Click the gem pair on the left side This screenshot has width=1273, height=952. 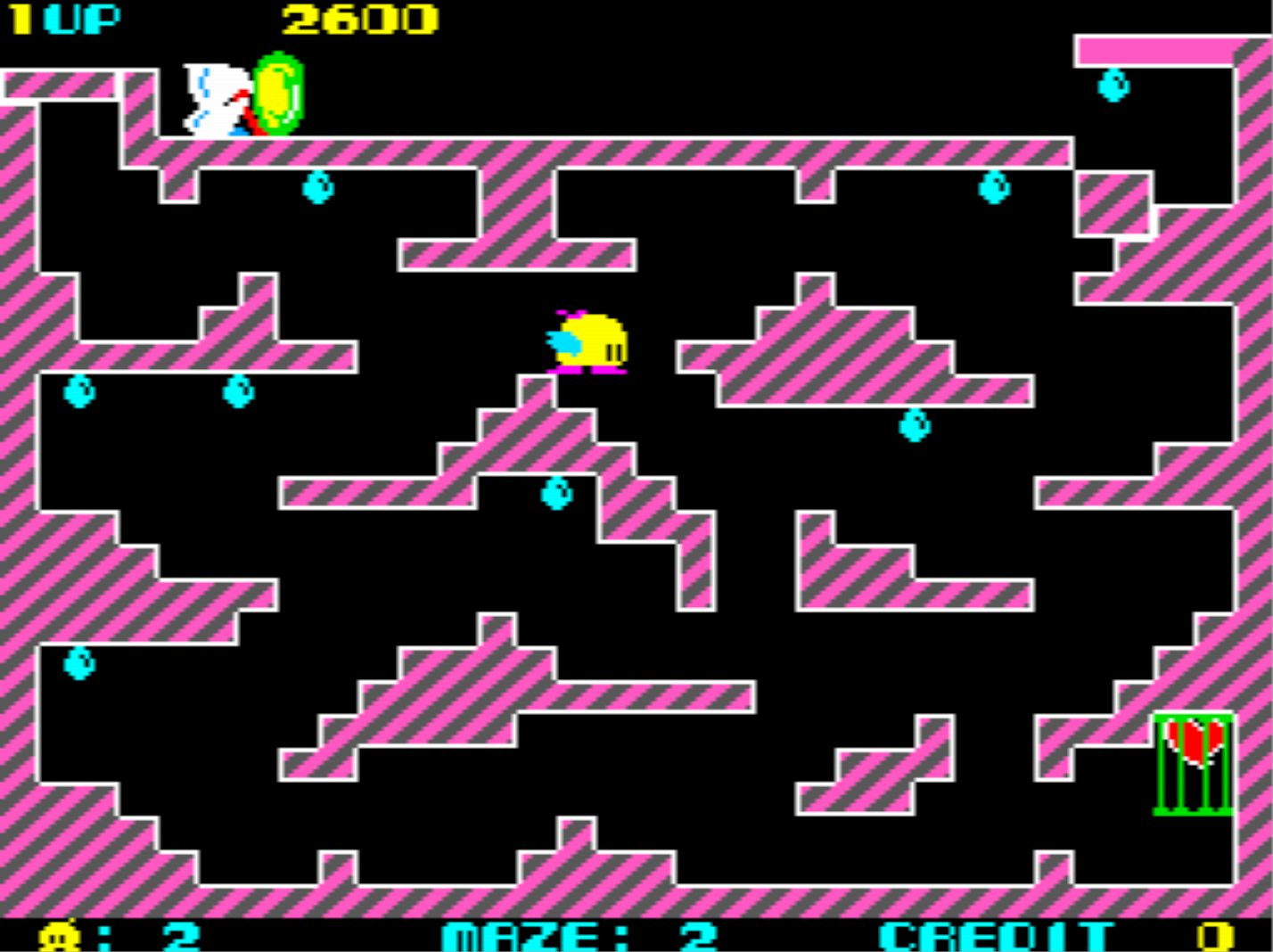80,392
